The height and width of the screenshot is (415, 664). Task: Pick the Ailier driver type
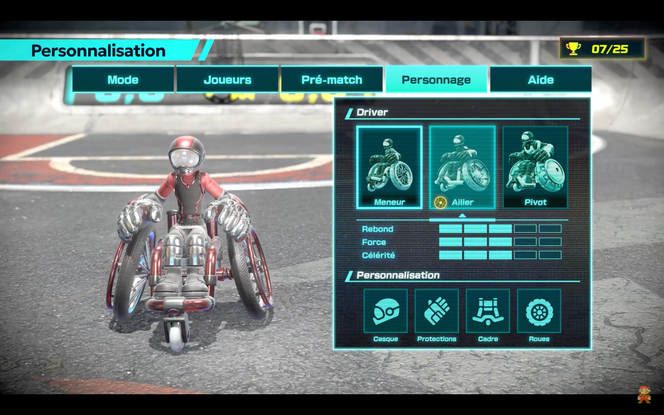click(x=462, y=167)
